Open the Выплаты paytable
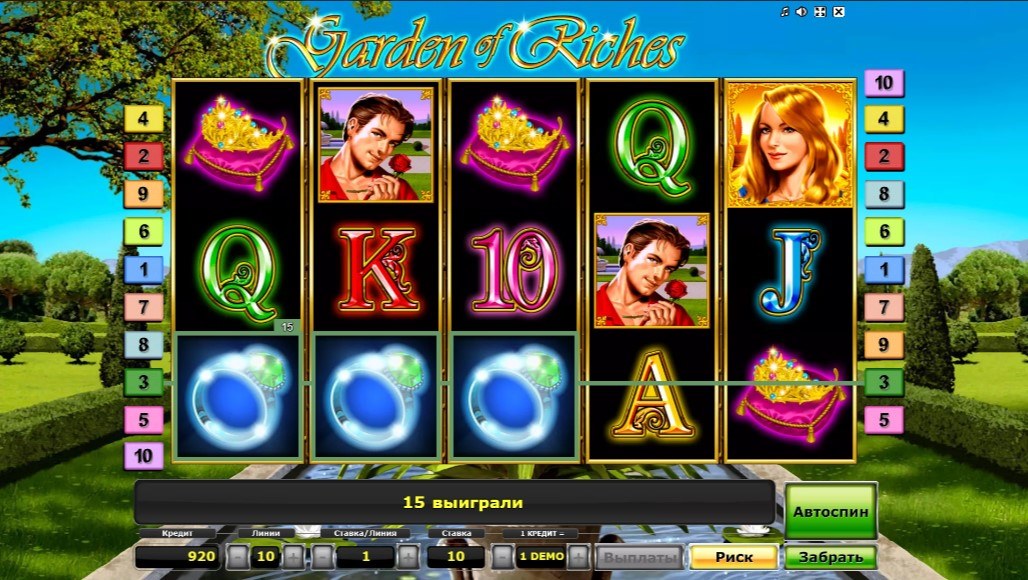Viewport: 1028px width, 580px height. point(639,557)
